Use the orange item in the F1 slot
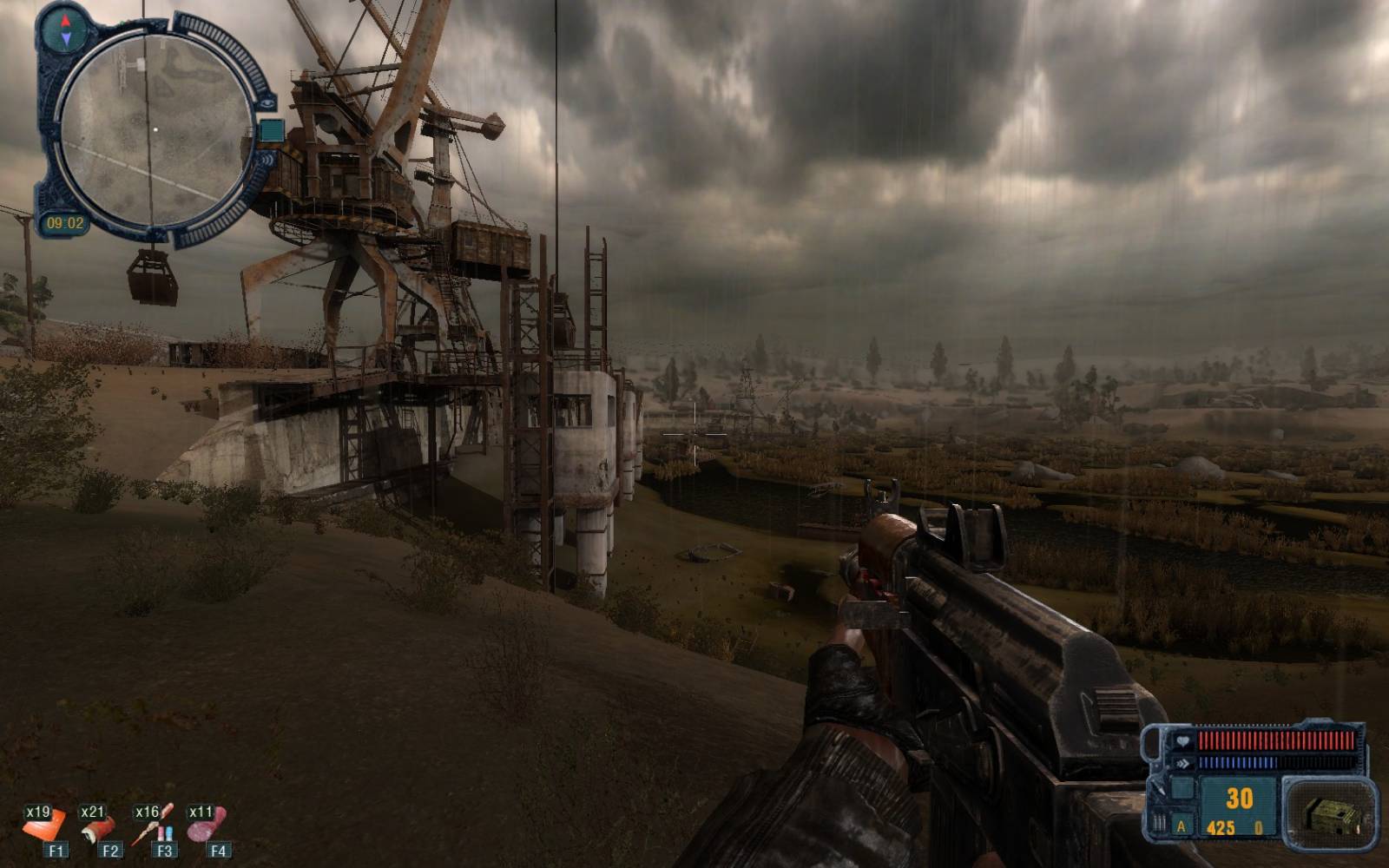The height and width of the screenshot is (868, 1389). click(x=43, y=826)
